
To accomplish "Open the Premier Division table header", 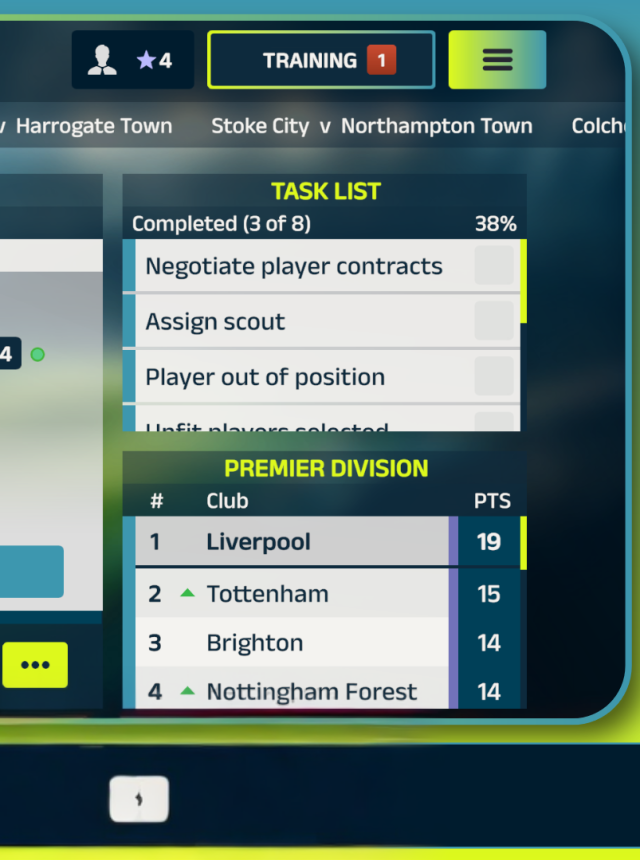I will [326, 468].
